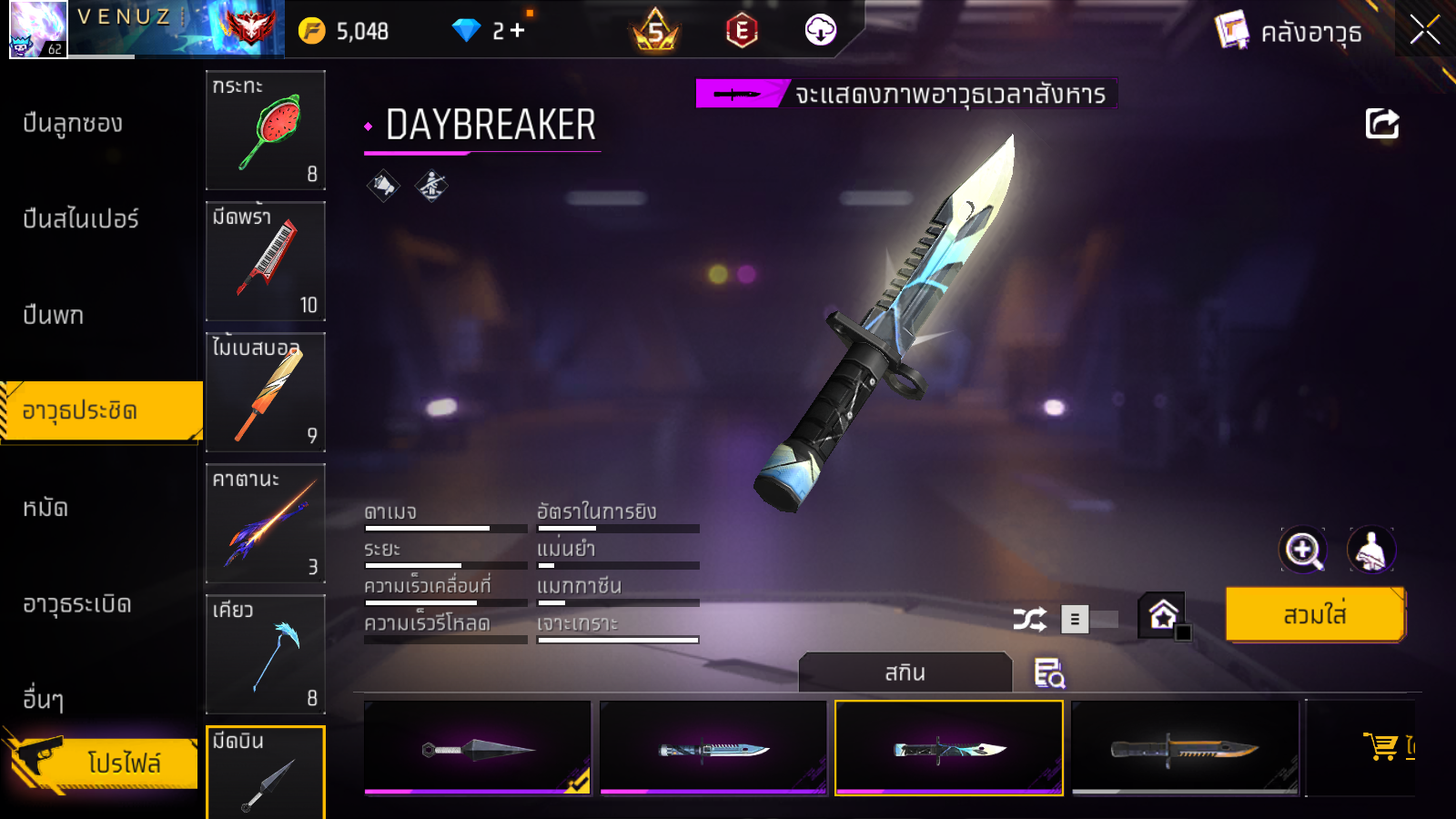This screenshot has height=819, width=1456.
Task: Choose the ไม้เบสบอล bat weapon
Action: pos(266,392)
